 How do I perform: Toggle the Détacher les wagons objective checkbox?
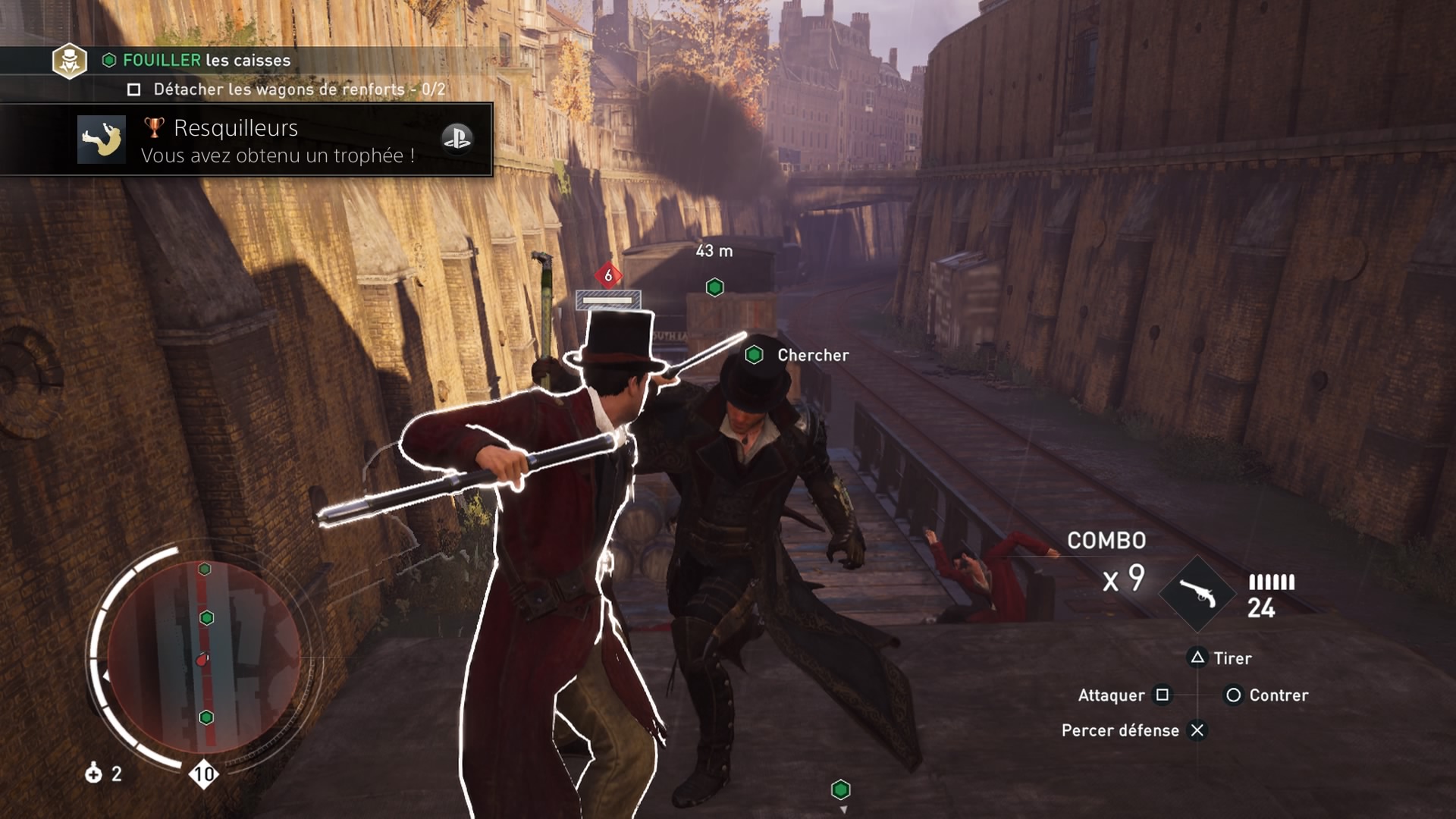pos(134,89)
